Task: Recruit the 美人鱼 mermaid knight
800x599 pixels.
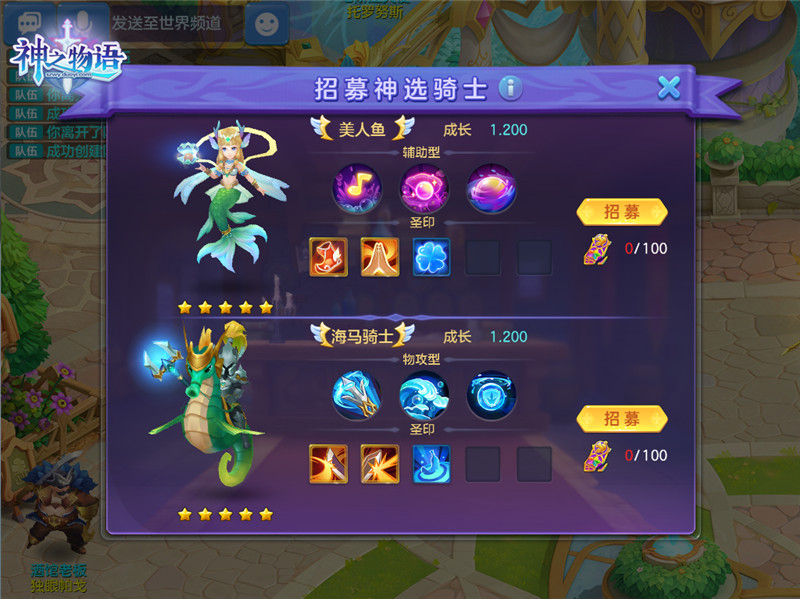Action: click(621, 212)
